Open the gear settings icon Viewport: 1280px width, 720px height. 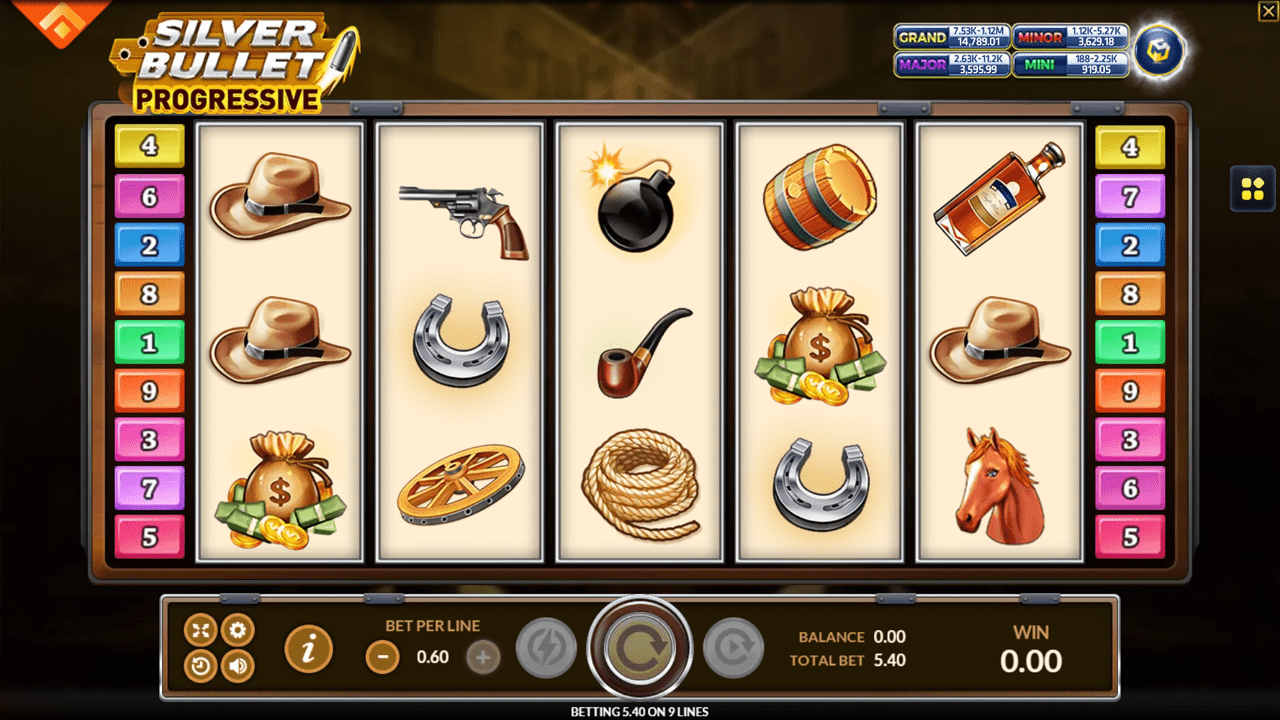coord(237,630)
